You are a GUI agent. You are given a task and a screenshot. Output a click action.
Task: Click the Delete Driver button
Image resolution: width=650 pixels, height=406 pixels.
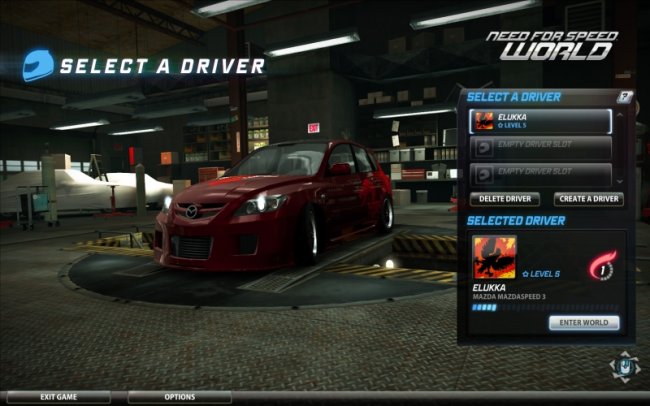[504, 199]
